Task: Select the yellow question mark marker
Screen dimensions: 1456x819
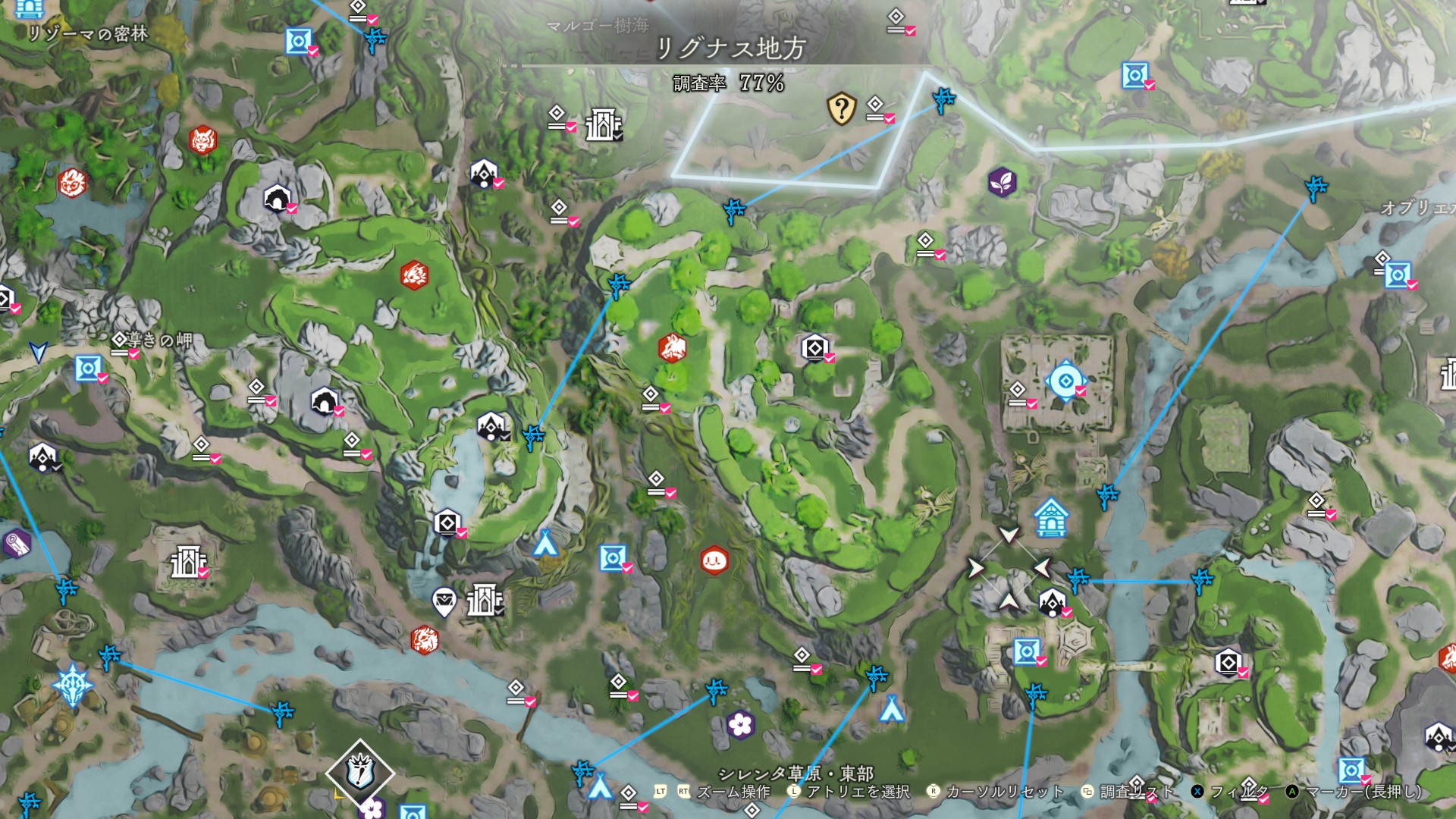Action: point(841,109)
